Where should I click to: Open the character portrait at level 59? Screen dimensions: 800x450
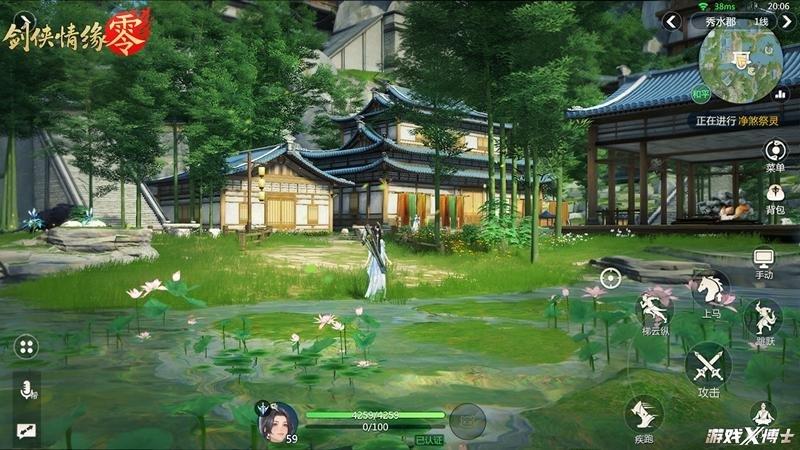point(278,421)
